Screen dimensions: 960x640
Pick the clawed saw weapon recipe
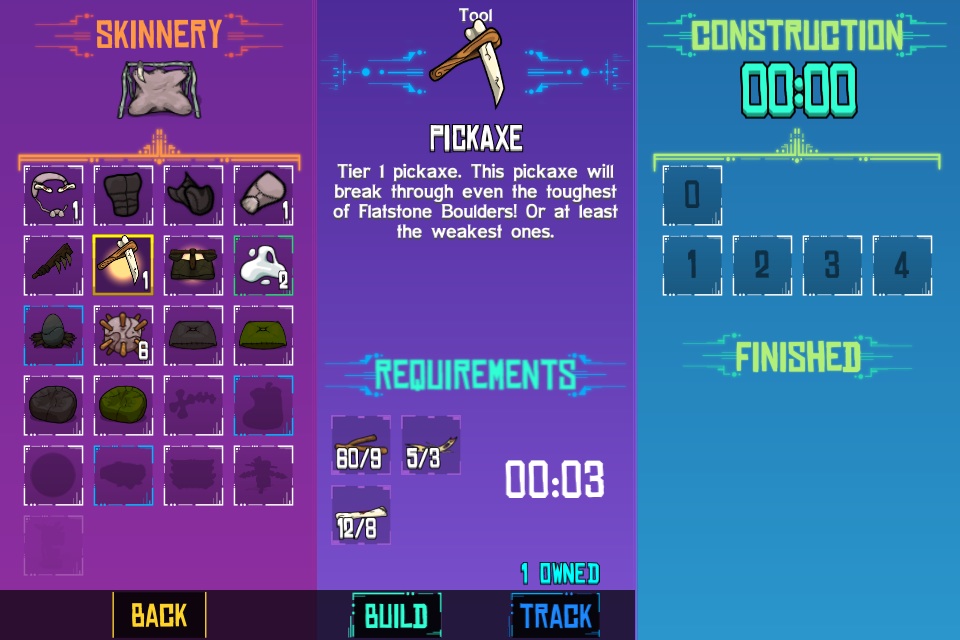[53, 265]
